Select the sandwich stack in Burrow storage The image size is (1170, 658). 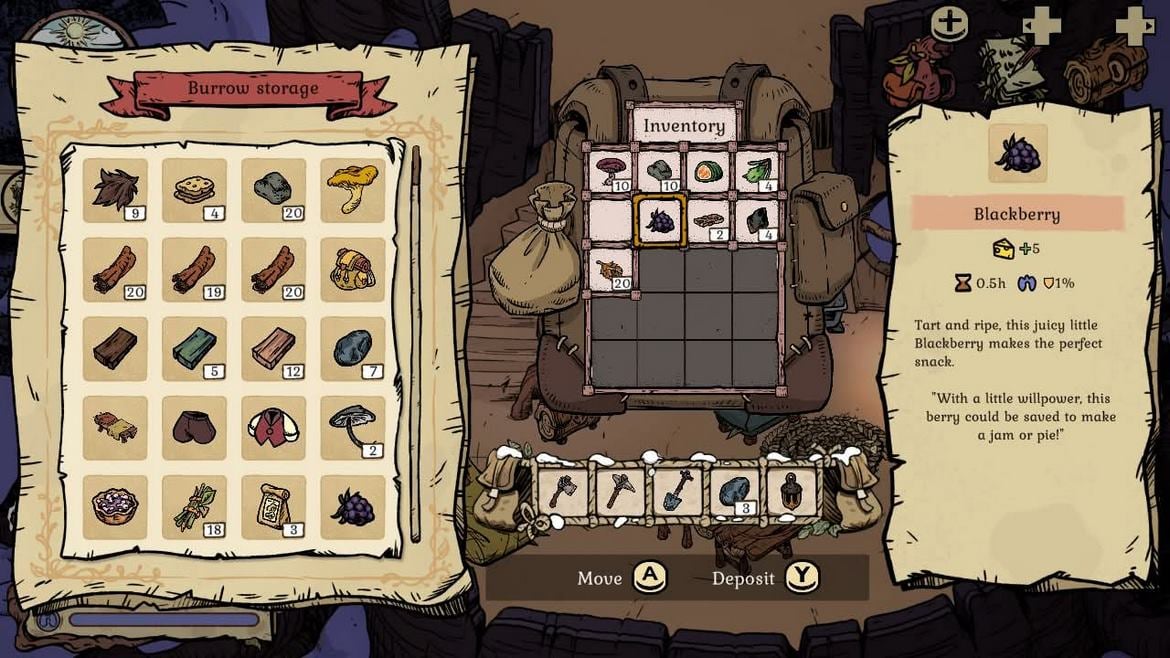[x=194, y=190]
